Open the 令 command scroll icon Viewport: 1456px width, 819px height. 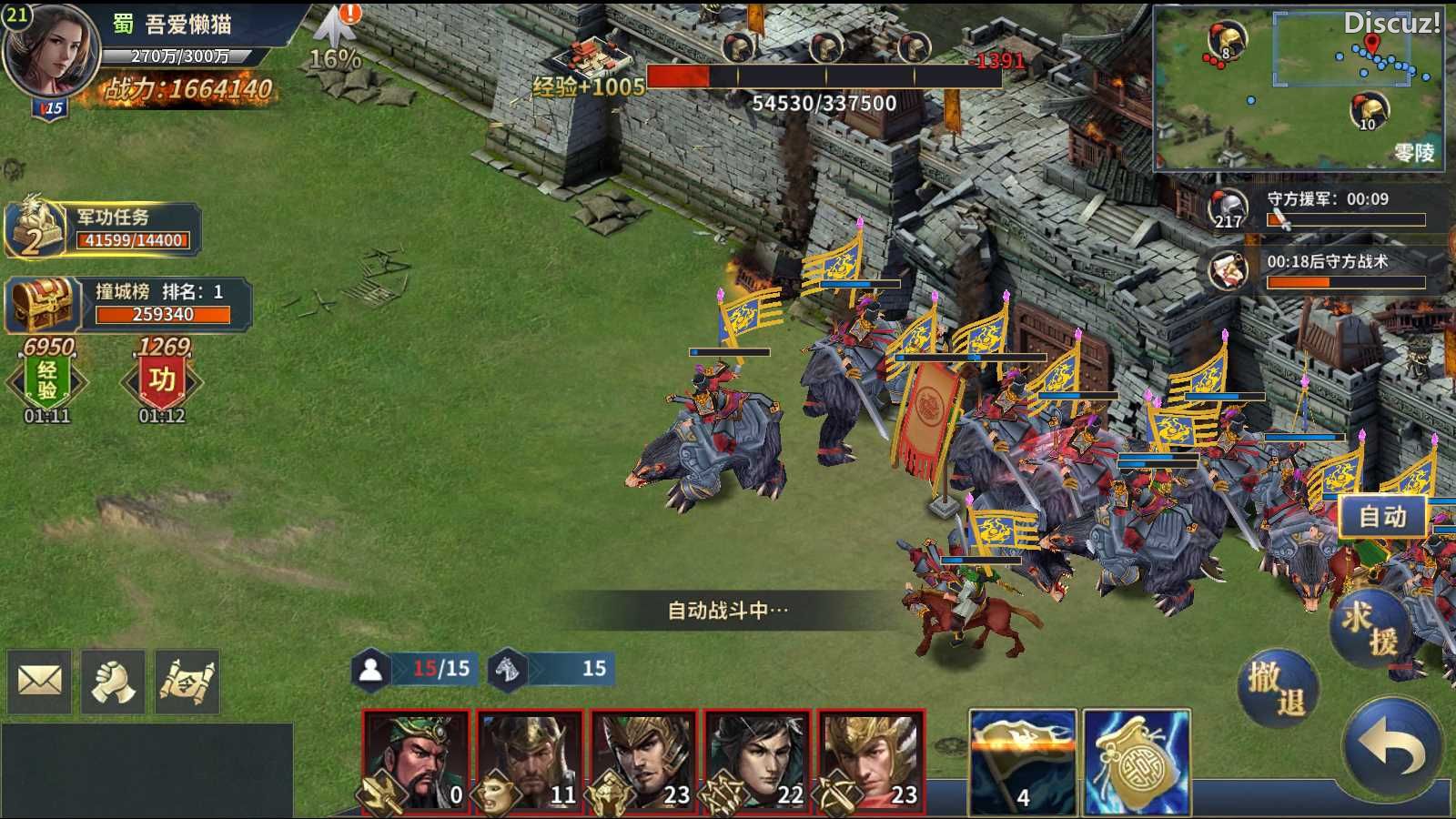click(187, 681)
